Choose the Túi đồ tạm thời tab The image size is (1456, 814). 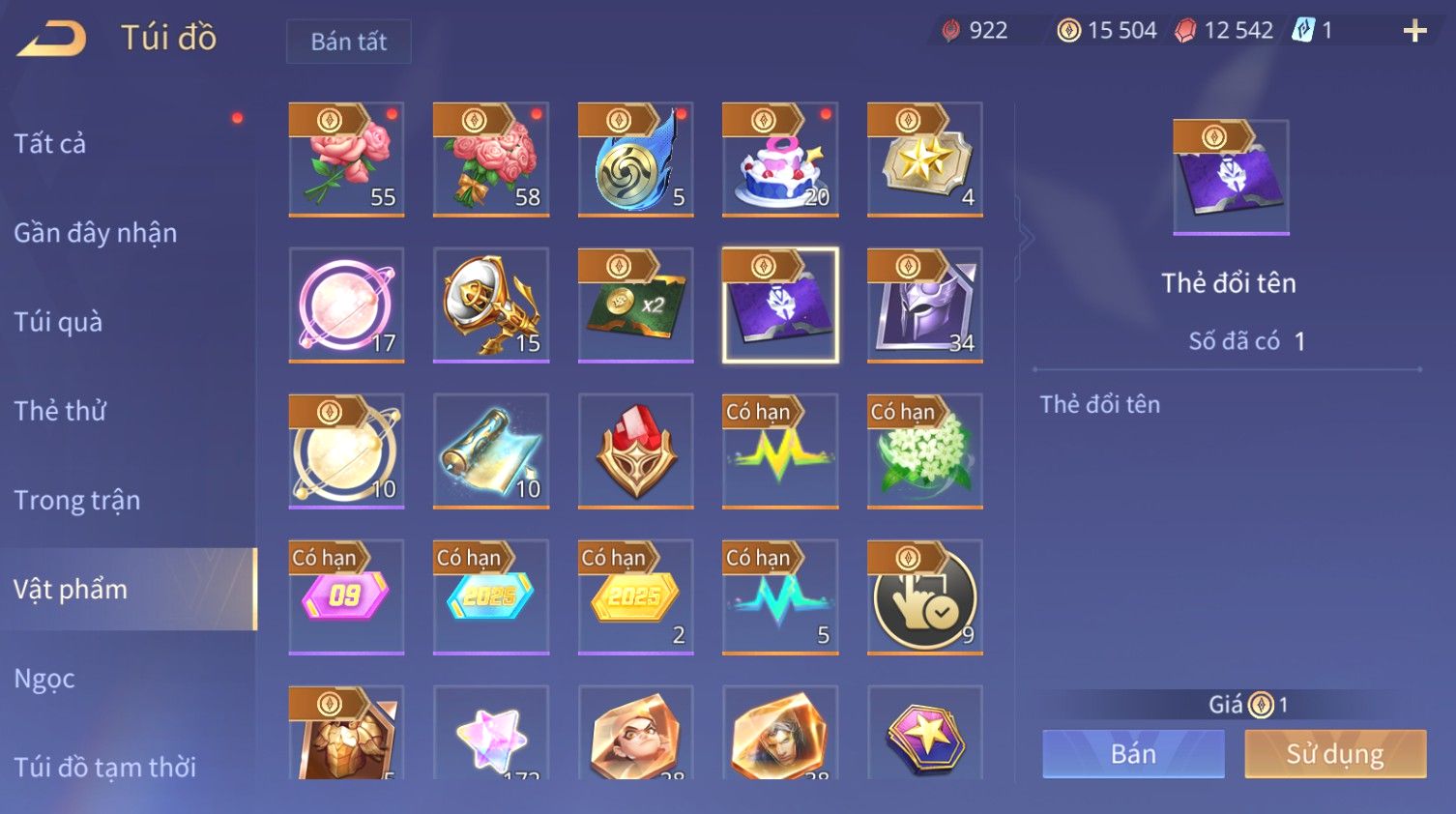[x=104, y=767]
